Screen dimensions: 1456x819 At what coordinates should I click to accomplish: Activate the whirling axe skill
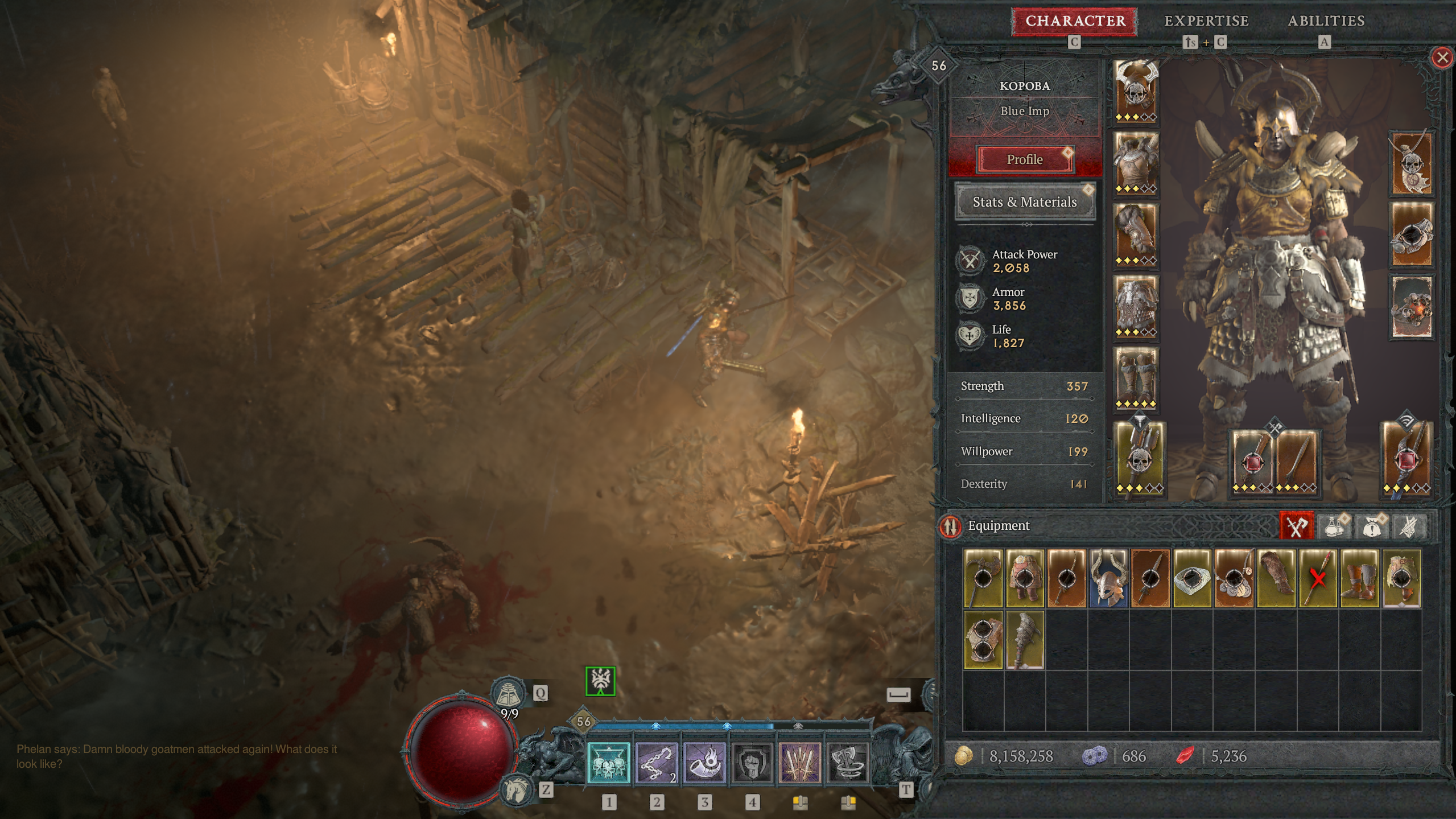point(848,763)
